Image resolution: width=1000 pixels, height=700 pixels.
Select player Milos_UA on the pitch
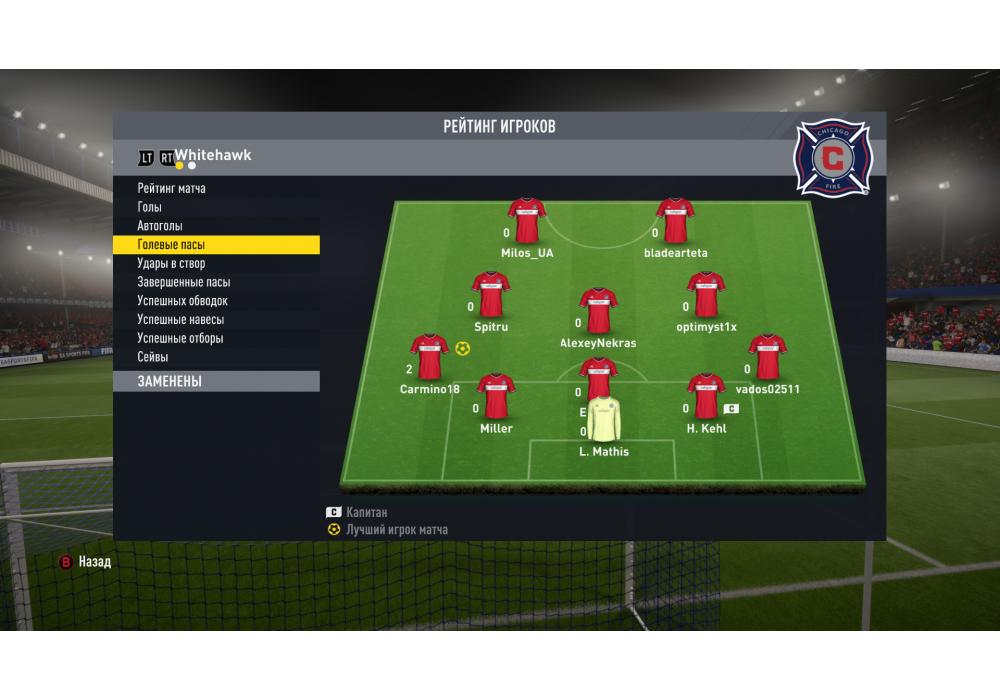tap(527, 222)
